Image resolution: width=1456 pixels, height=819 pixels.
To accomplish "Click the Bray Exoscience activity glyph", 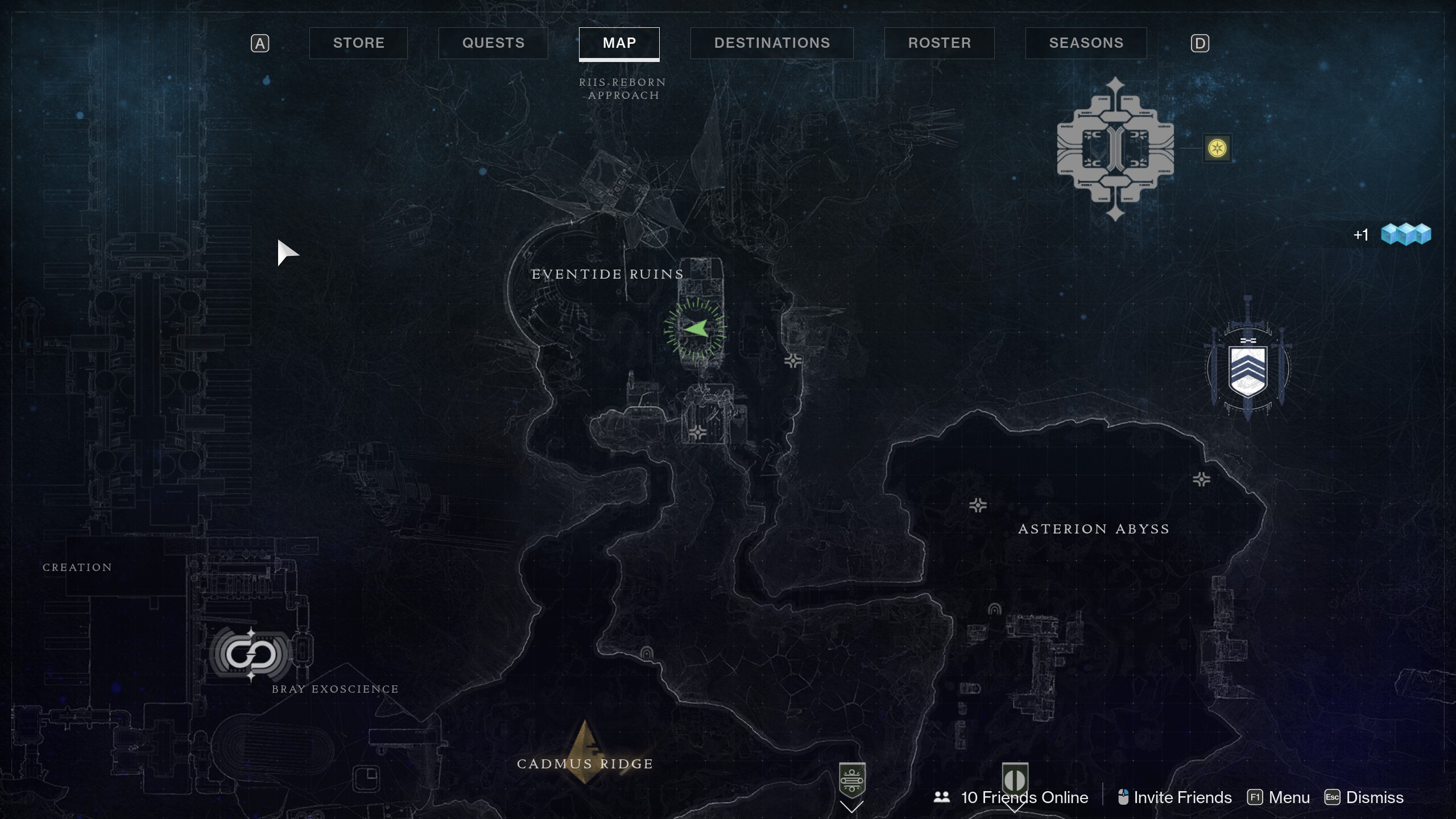I will click(x=252, y=654).
